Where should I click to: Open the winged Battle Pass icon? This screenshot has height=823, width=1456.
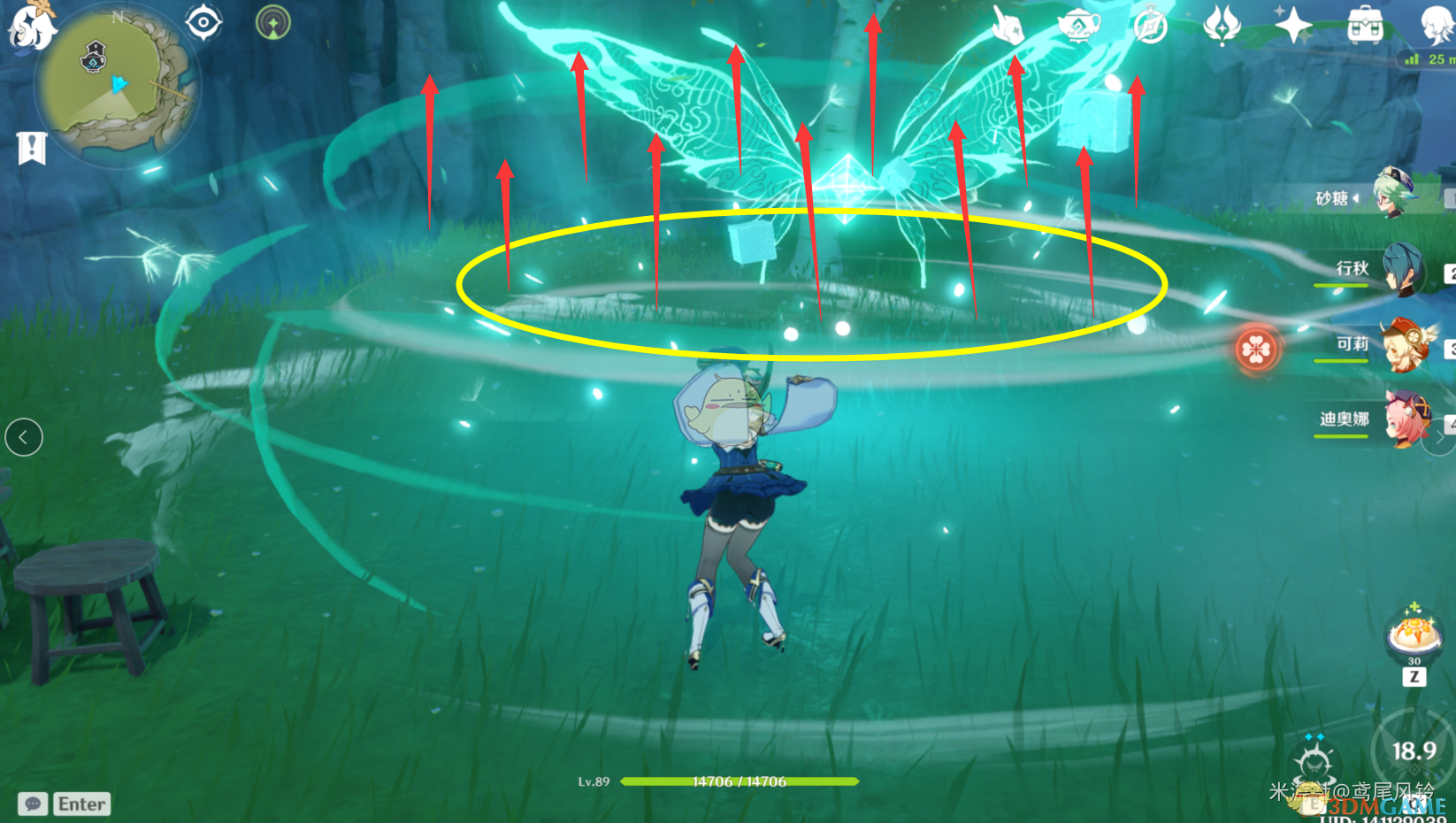point(1222,25)
